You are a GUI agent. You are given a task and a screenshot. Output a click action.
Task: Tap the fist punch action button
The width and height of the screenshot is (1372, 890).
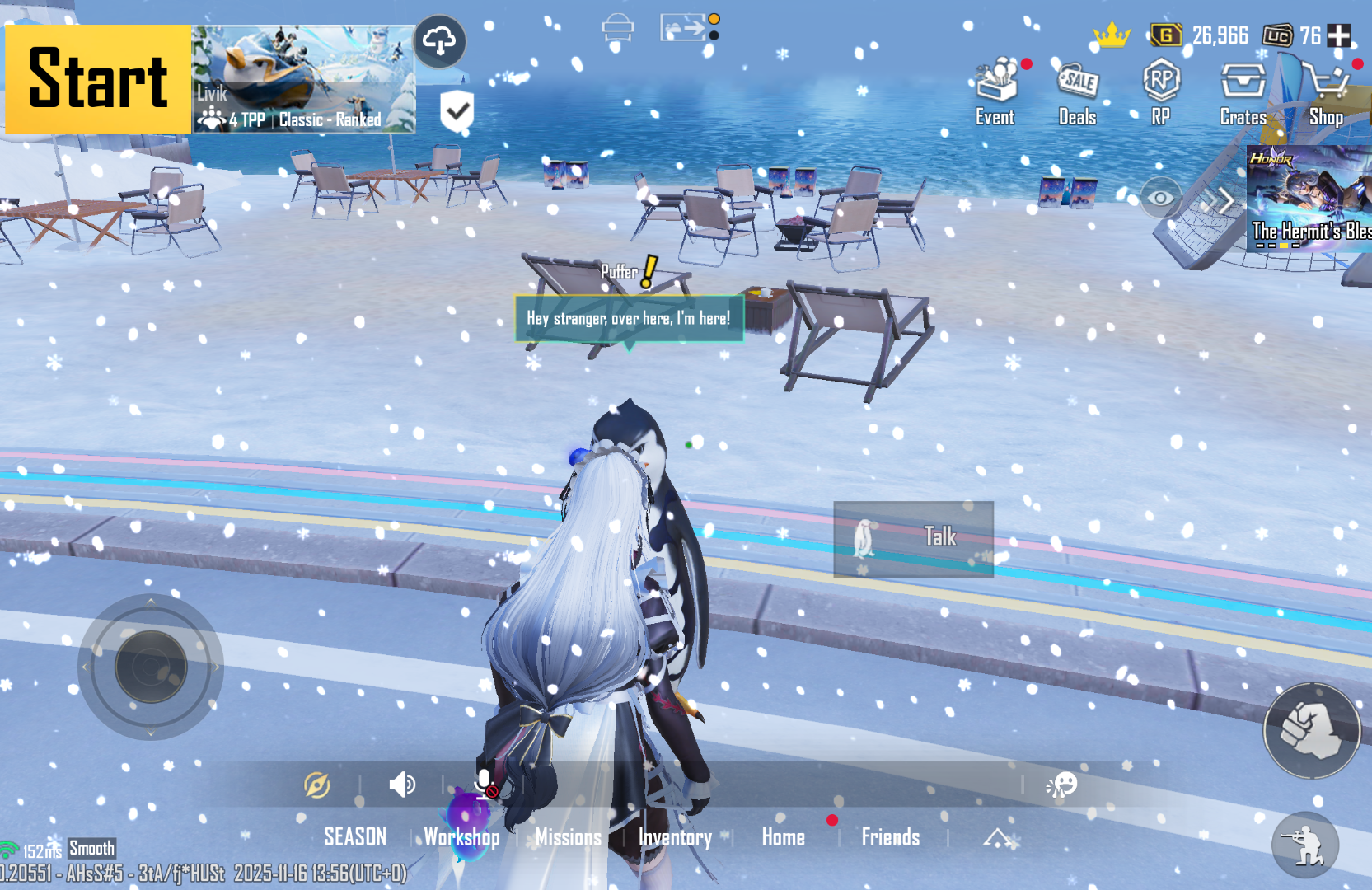1310,730
